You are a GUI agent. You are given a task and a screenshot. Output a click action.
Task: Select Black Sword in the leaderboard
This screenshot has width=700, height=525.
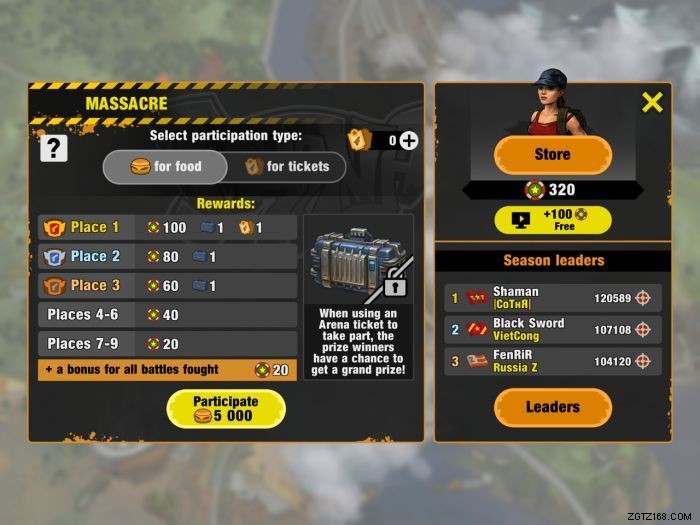tap(552, 330)
